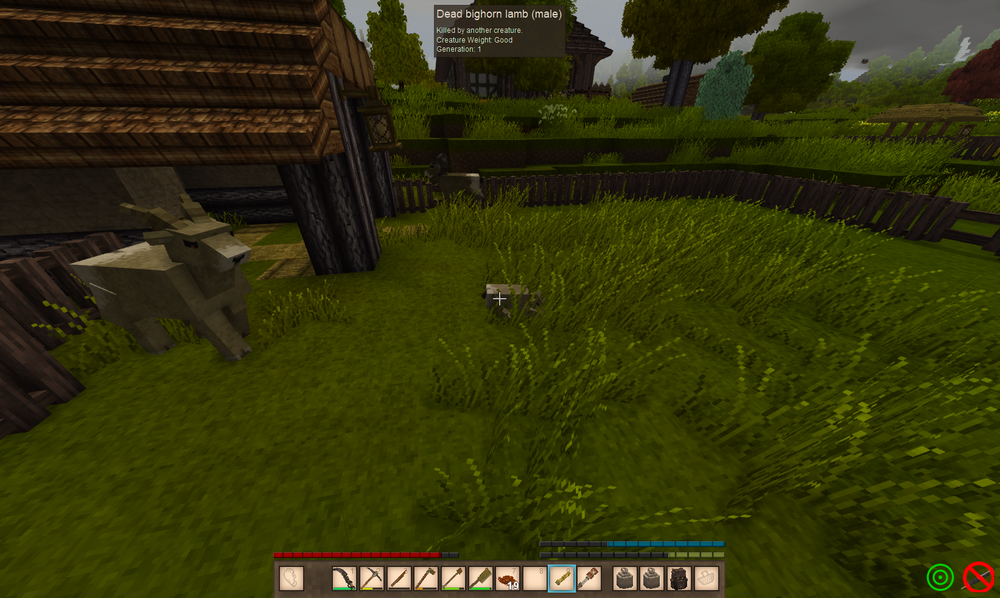Choose the long thin tool in slot 3

point(399,578)
